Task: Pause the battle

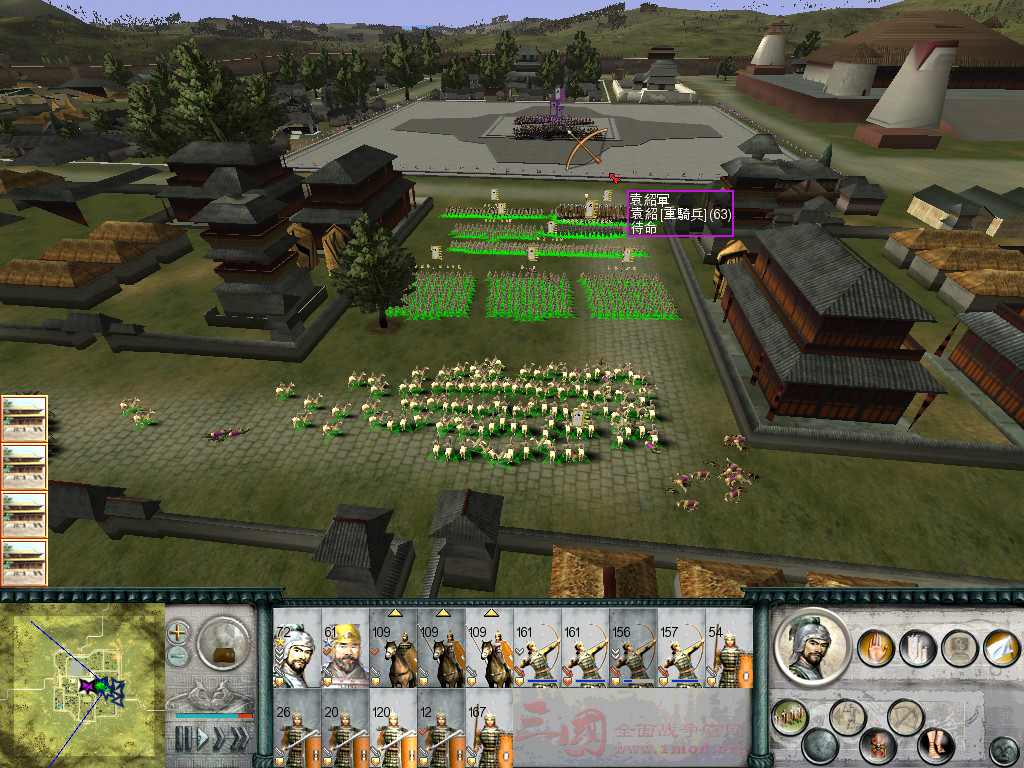Action: [x=183, y=739]
